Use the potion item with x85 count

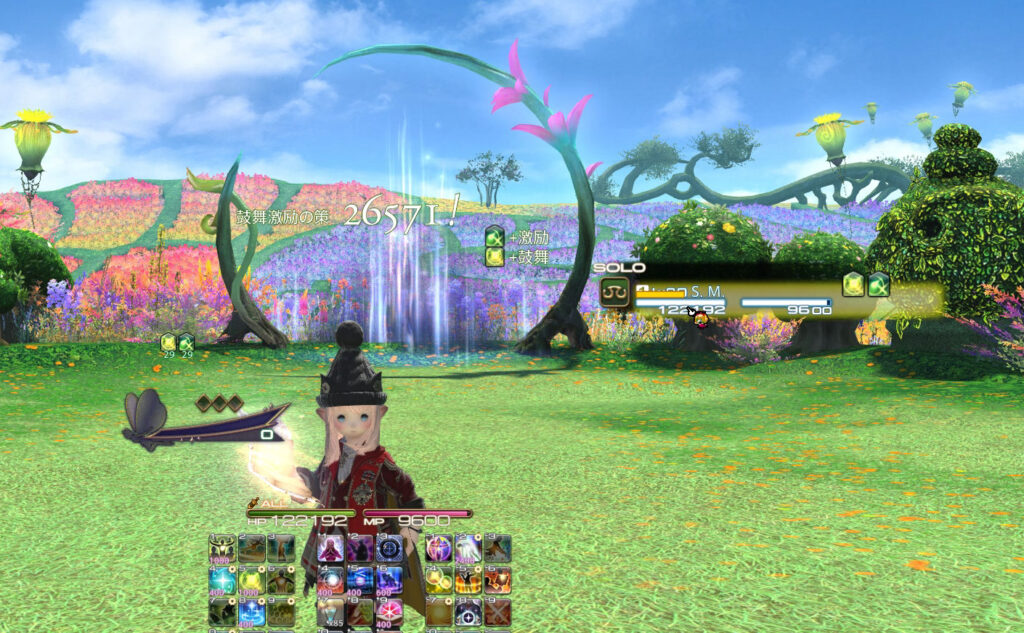pyautogui.click(x=330, y=612)
